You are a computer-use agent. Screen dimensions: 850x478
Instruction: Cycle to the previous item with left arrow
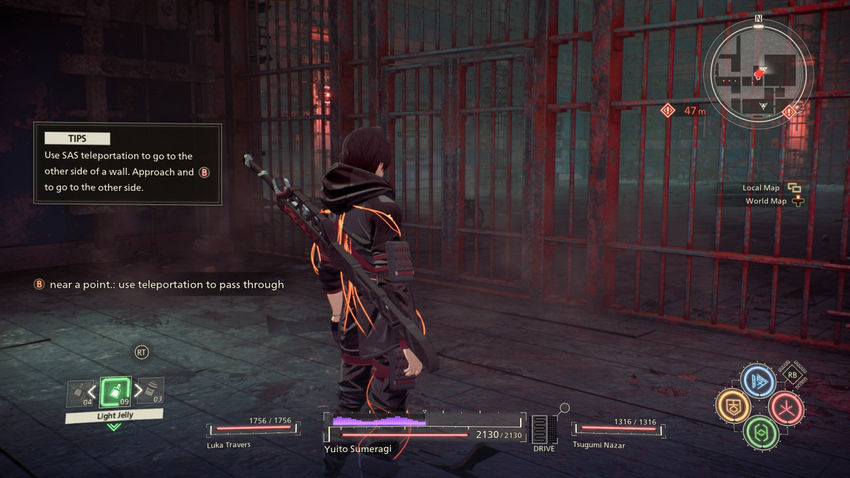pos(93,391)
